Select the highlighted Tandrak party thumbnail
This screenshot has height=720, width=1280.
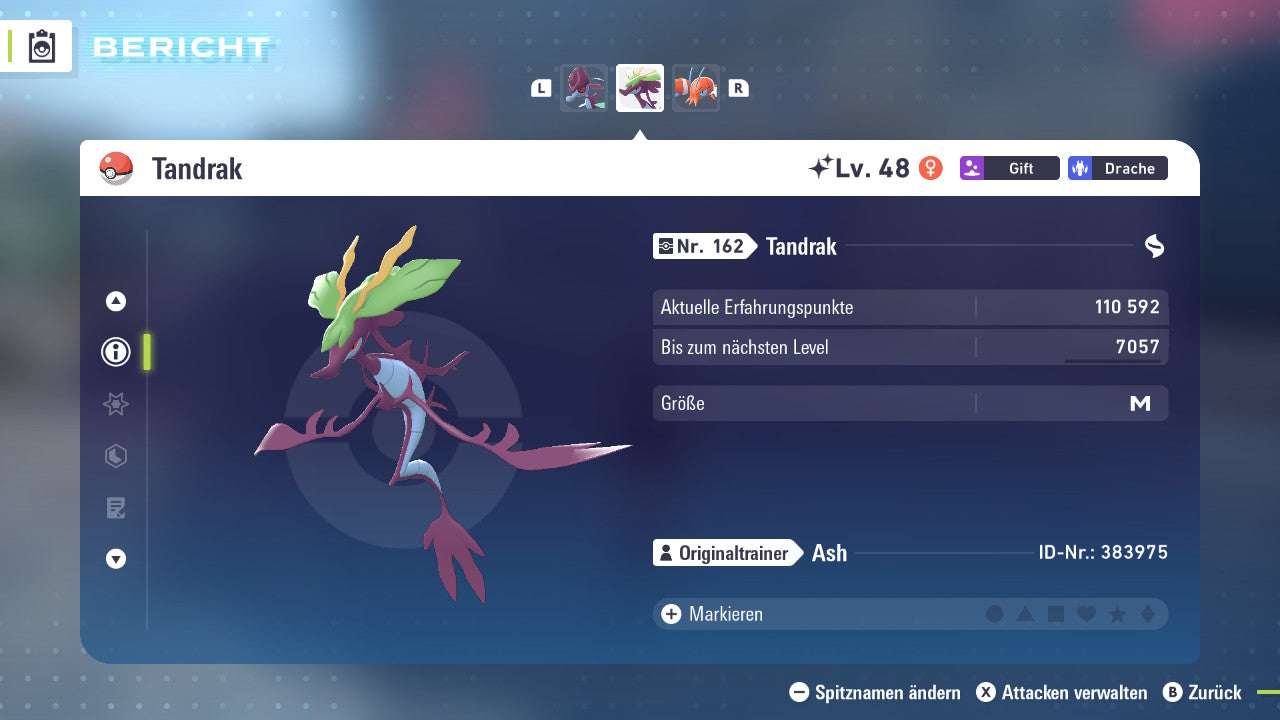click(640, 88)
